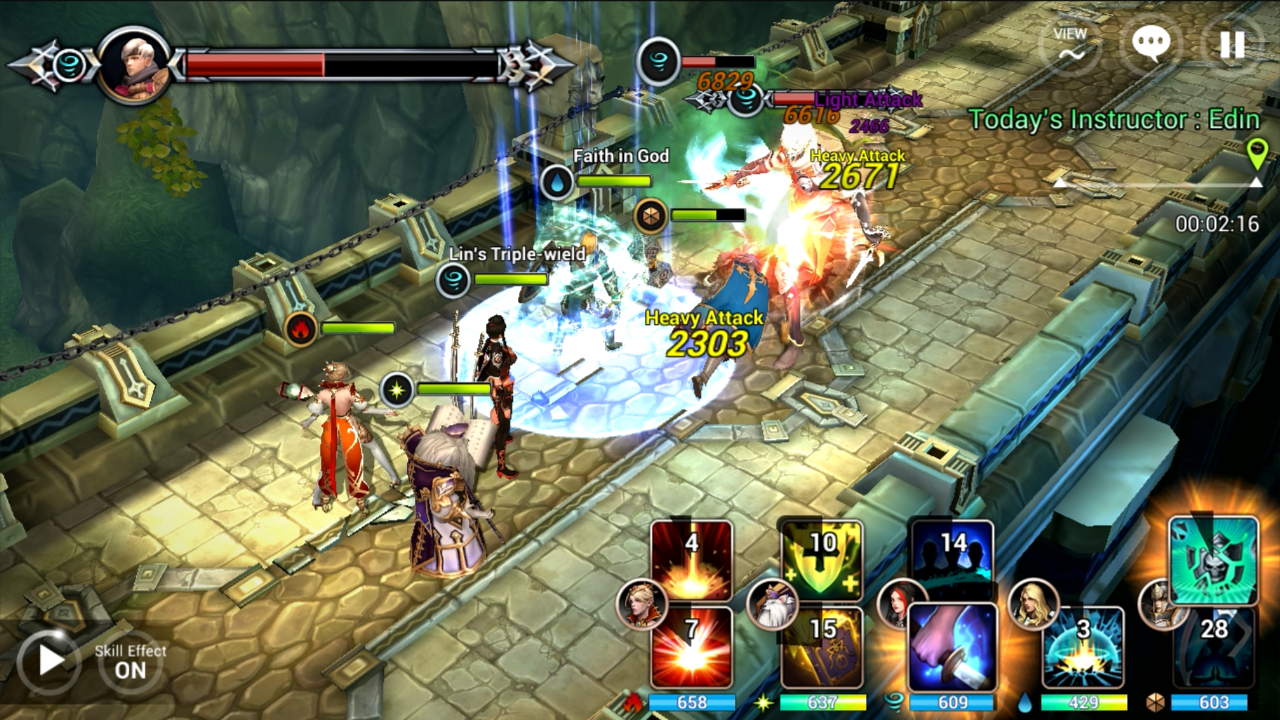Select the white-bearded wizard portrait

772,604
